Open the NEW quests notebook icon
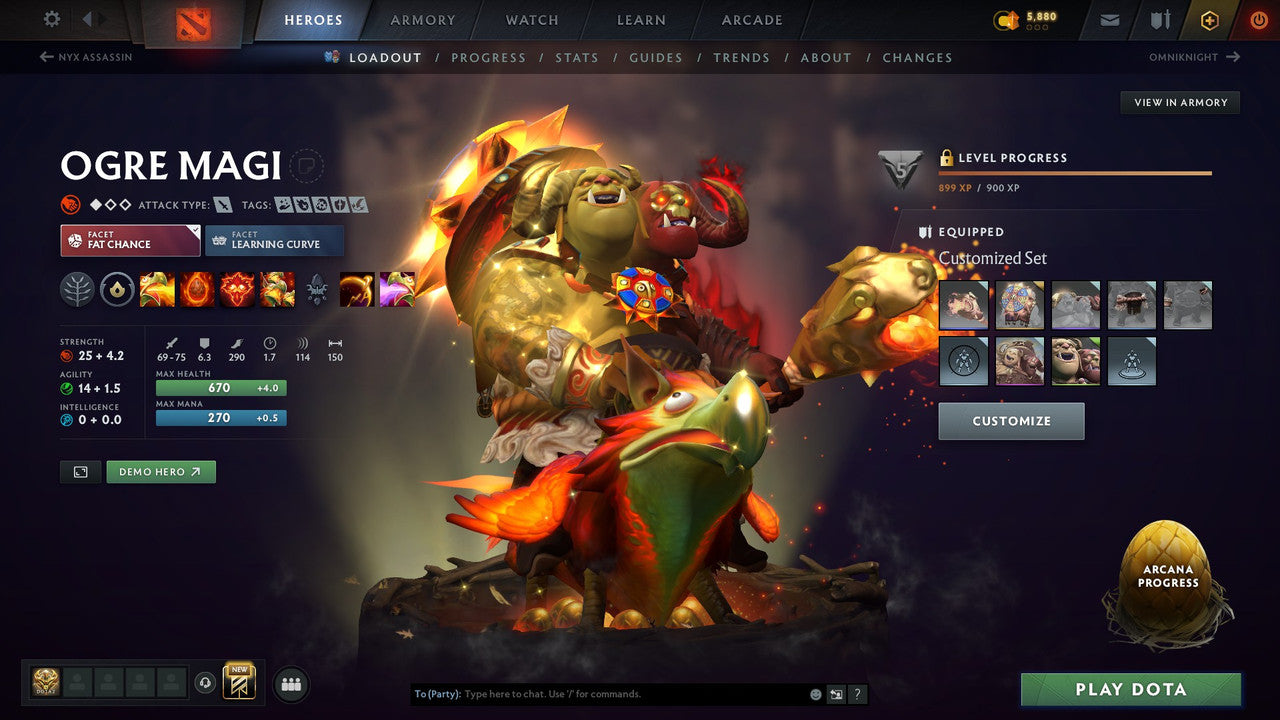The image size is (1280, 720). click(239, 682)
